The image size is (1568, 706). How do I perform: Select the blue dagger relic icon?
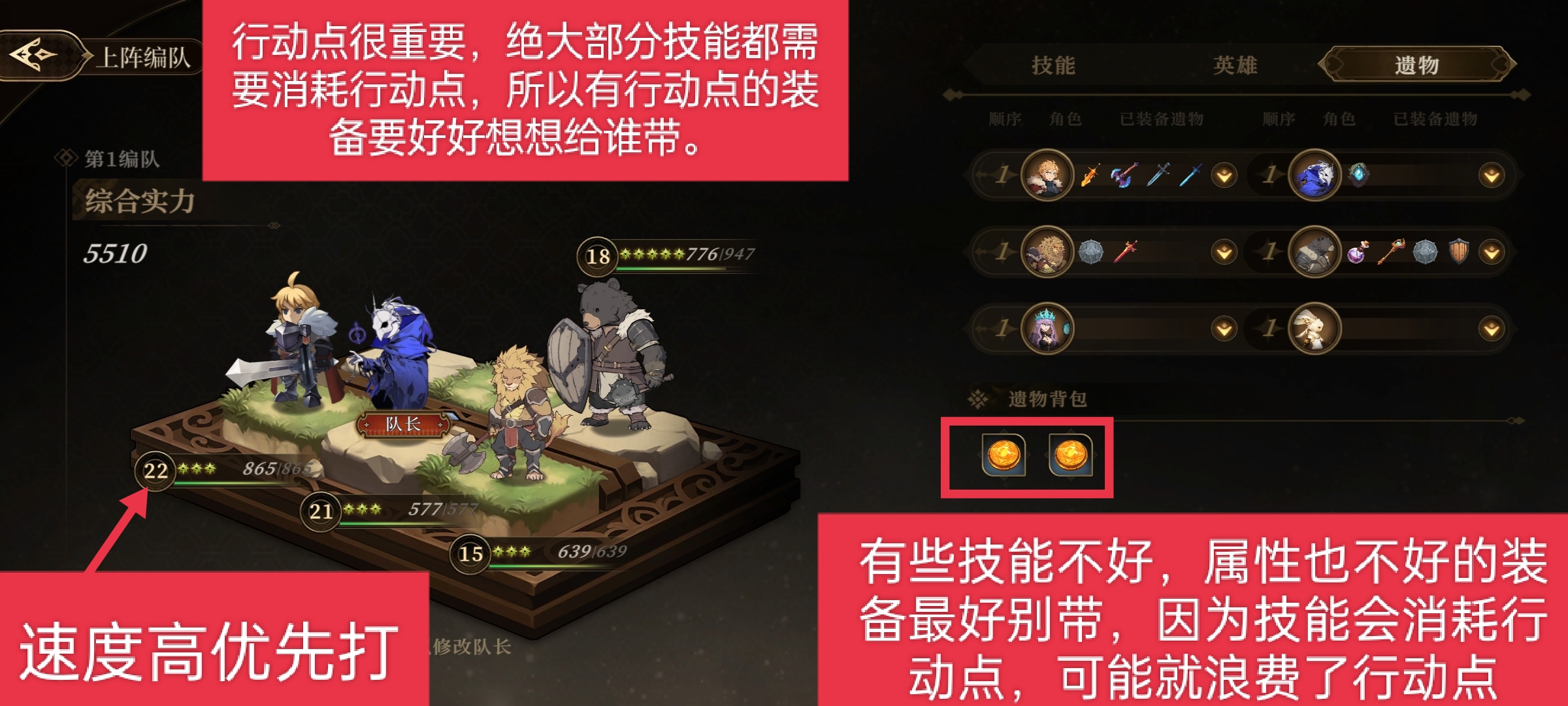point(1190,174)
